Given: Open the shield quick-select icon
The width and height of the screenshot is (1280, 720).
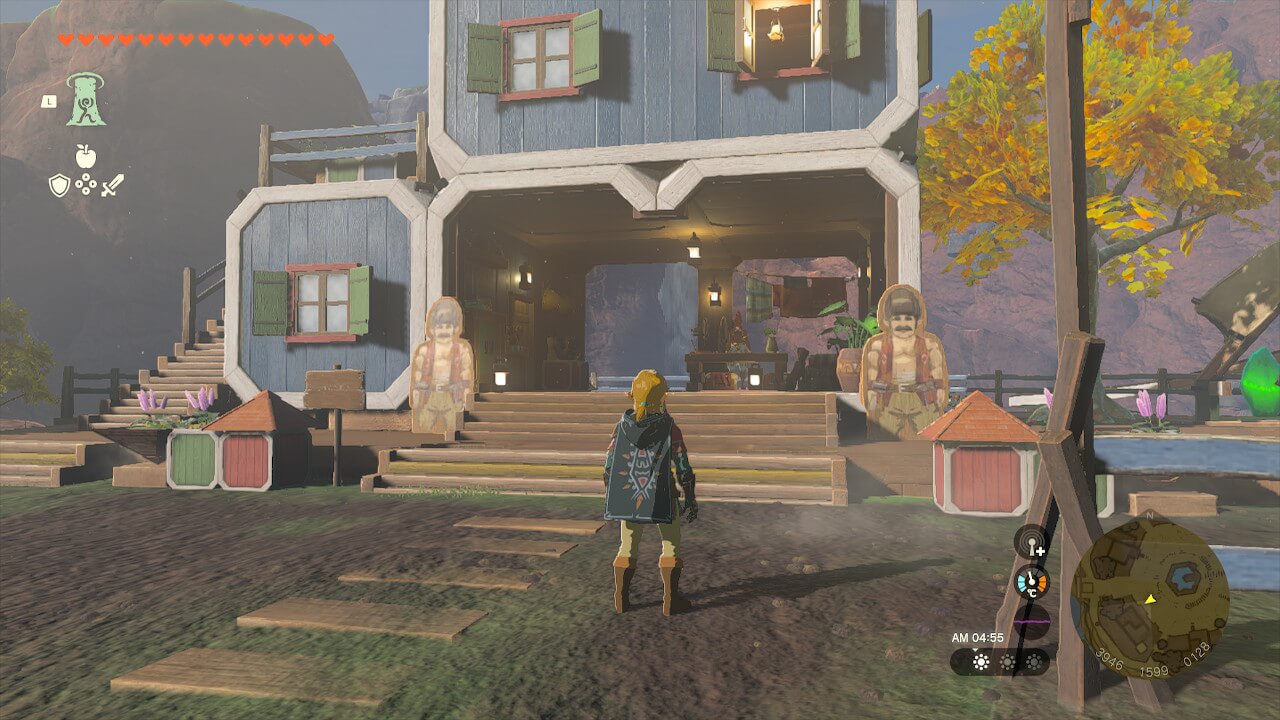Looking at the screenshot, I should pyautogui.click(x=59, y=185).
